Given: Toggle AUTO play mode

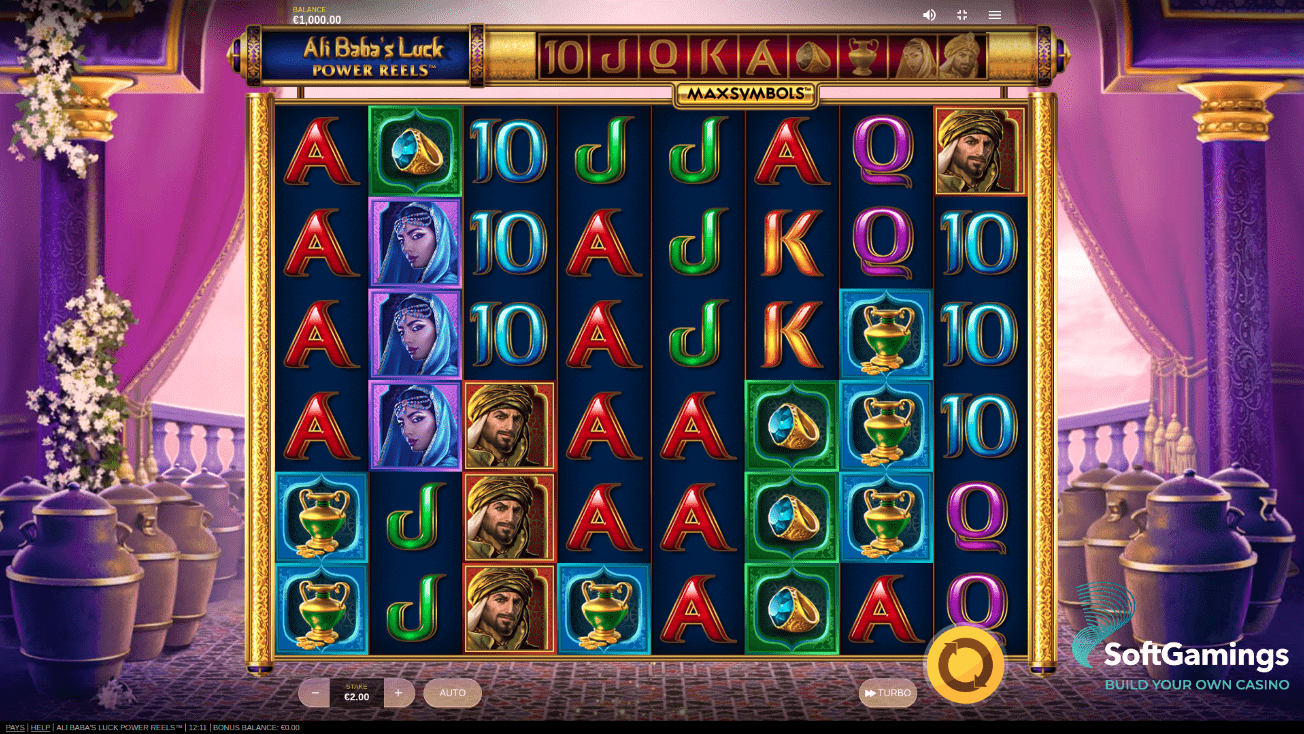Looking at the screenshot, I should 452,692.
